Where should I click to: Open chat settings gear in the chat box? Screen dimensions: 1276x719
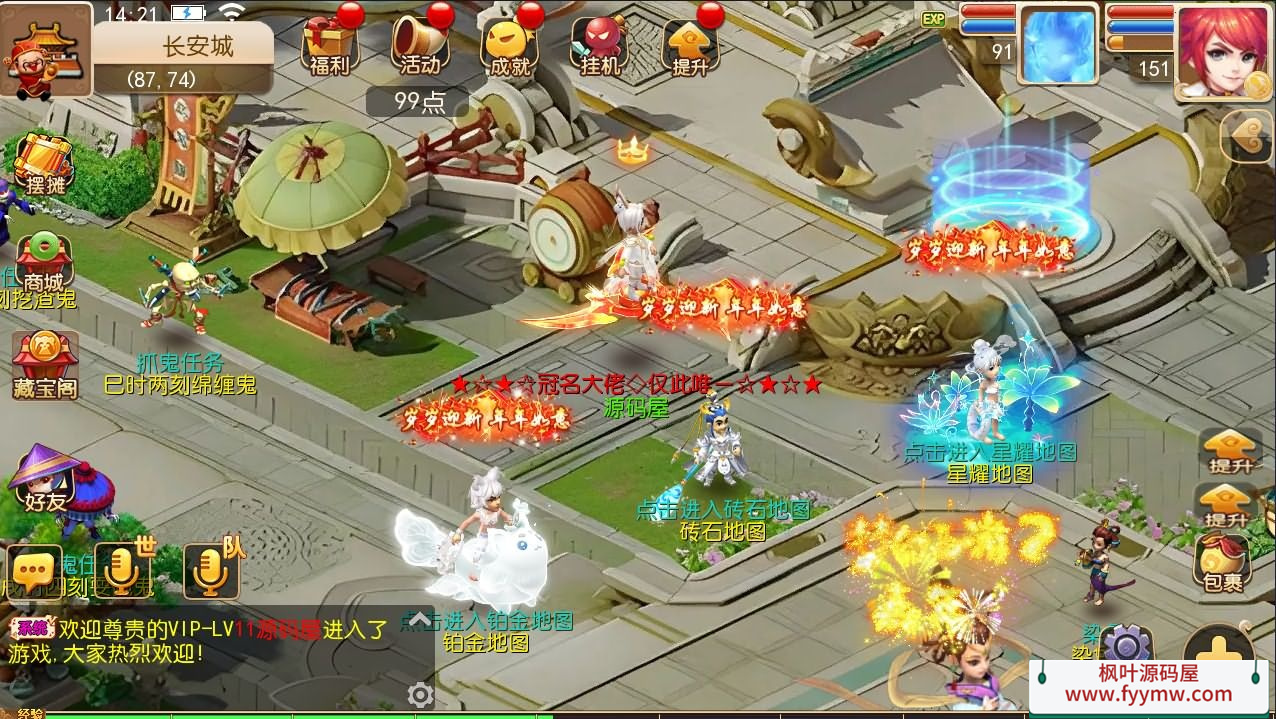click(x=421, y=694)
